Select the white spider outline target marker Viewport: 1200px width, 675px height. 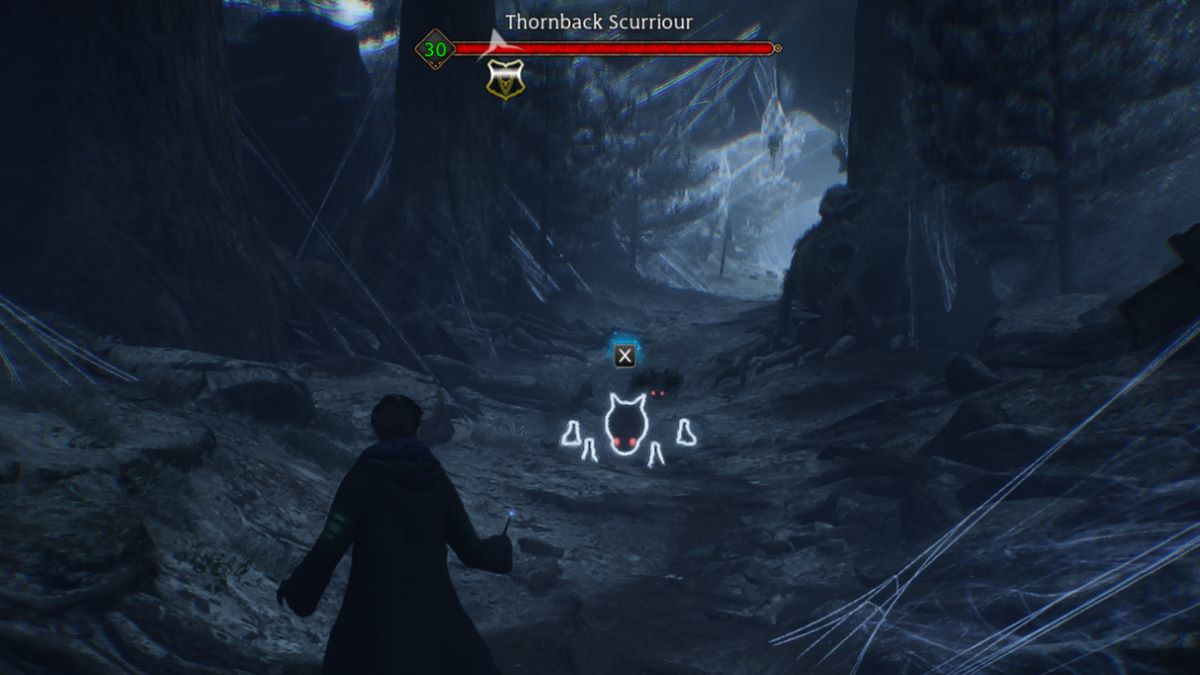coord(627,428)
